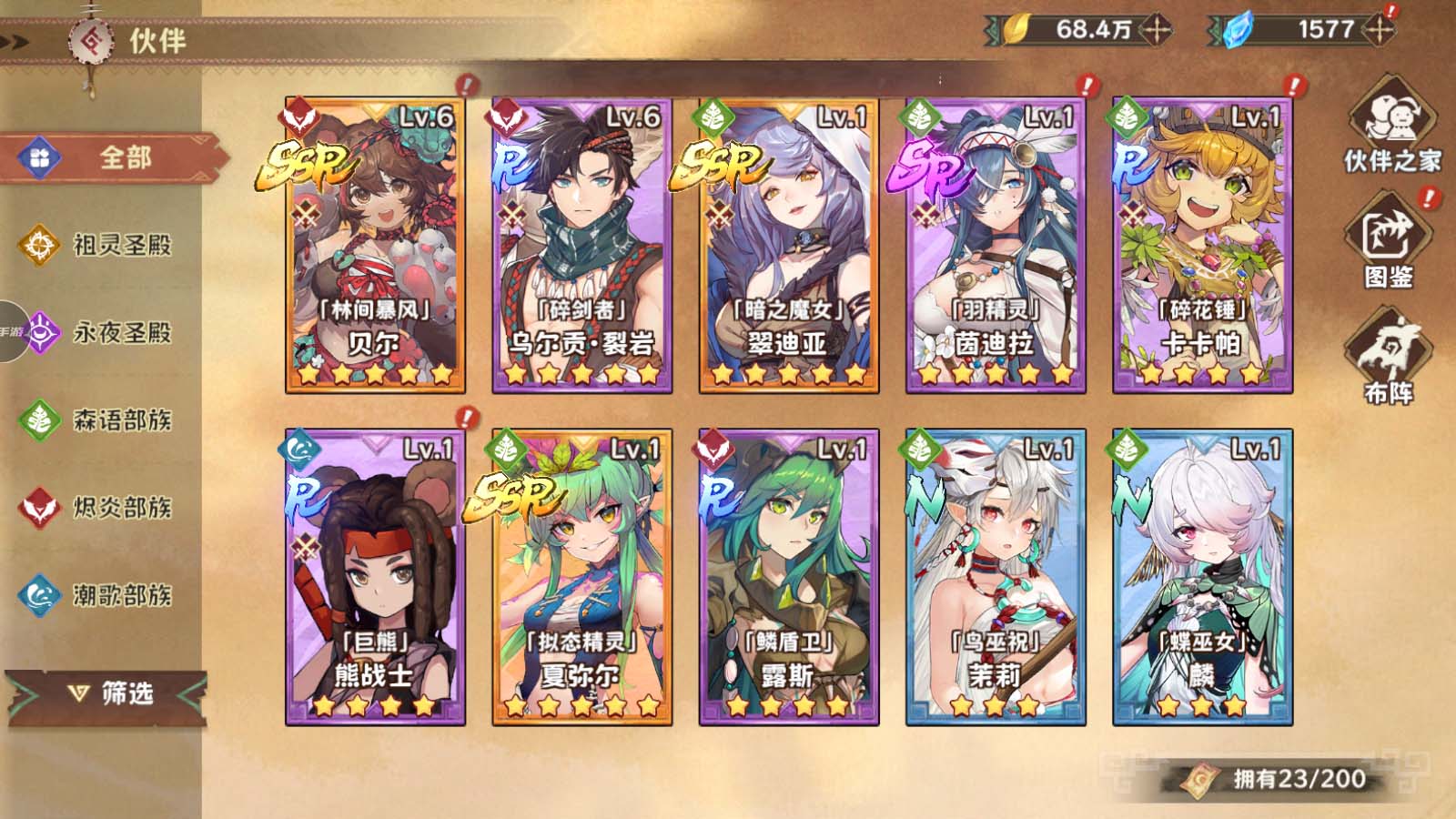View the SR 茵迪拉 card
Viewport: 1456px width, 819px height.
tap(996, 246)
